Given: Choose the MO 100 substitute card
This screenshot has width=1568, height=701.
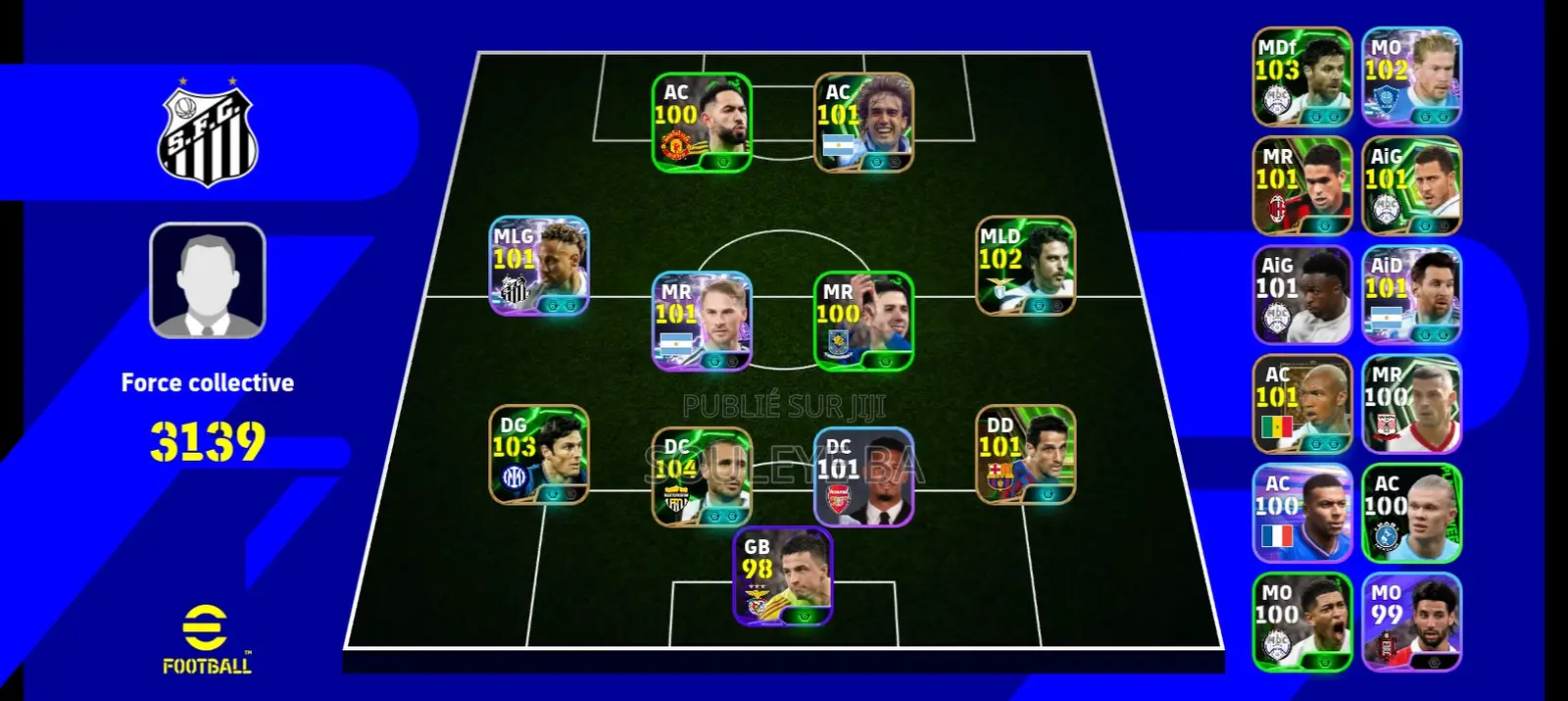Looking at the screenshot, I should [1302, 622].
